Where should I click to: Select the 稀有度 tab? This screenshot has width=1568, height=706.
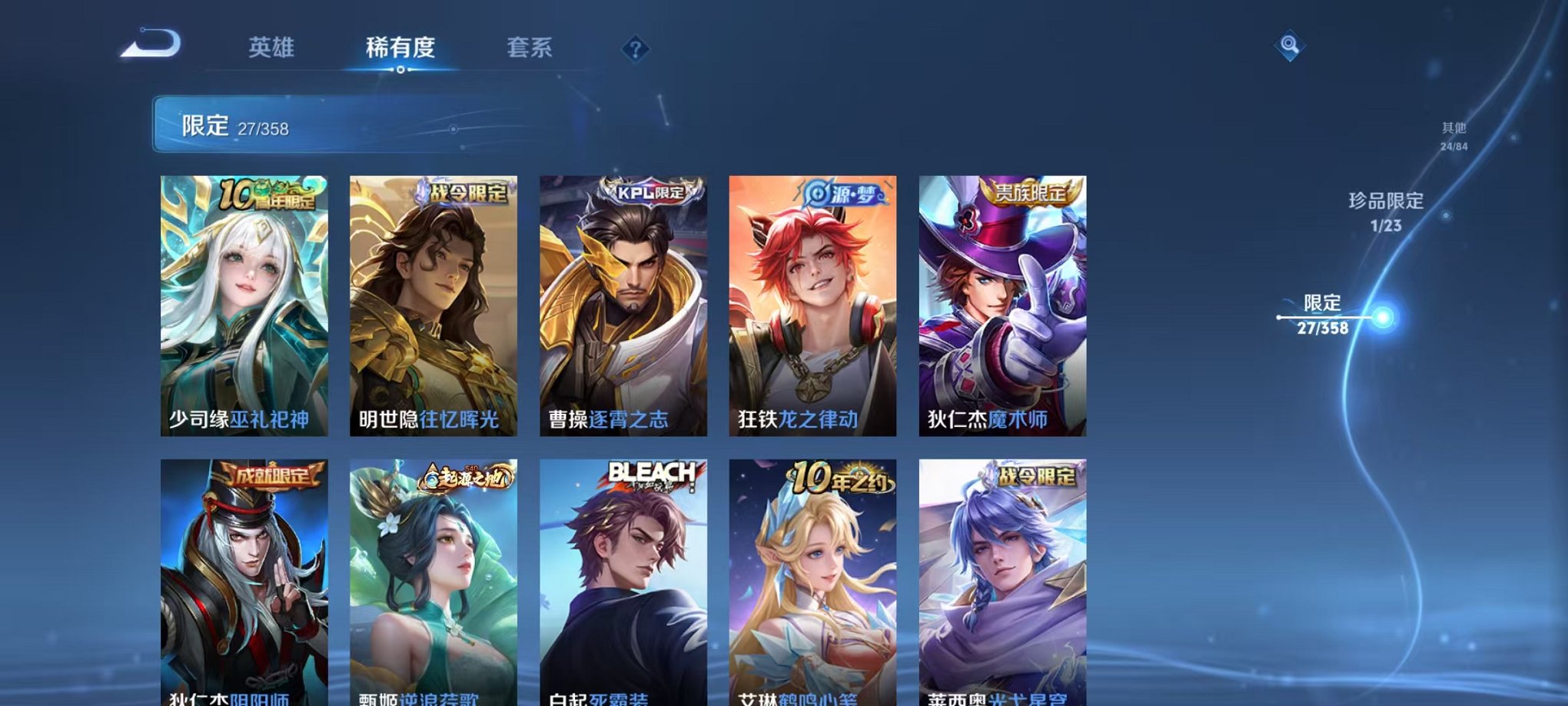coord(402,46)
